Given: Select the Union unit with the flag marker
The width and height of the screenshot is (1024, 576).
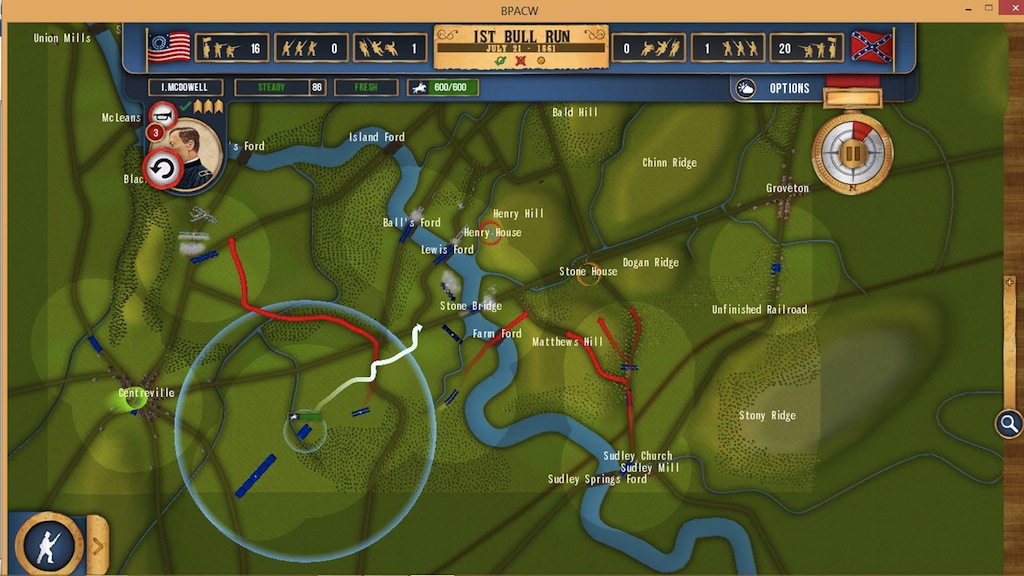Looking at the screenshot, I should click(x=304, y=427).
